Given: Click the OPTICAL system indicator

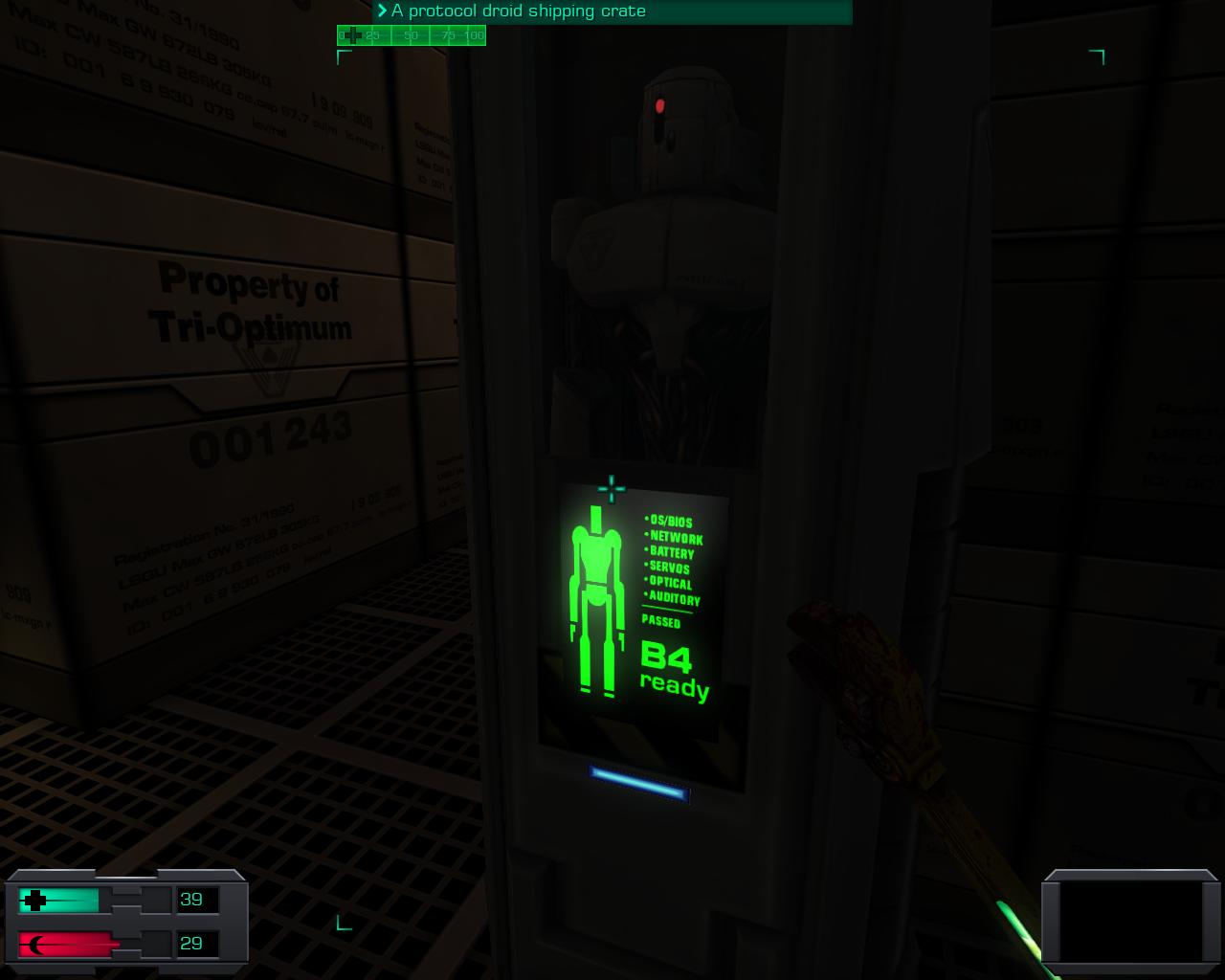Looking at the screenshot, I should pos(669,584).
